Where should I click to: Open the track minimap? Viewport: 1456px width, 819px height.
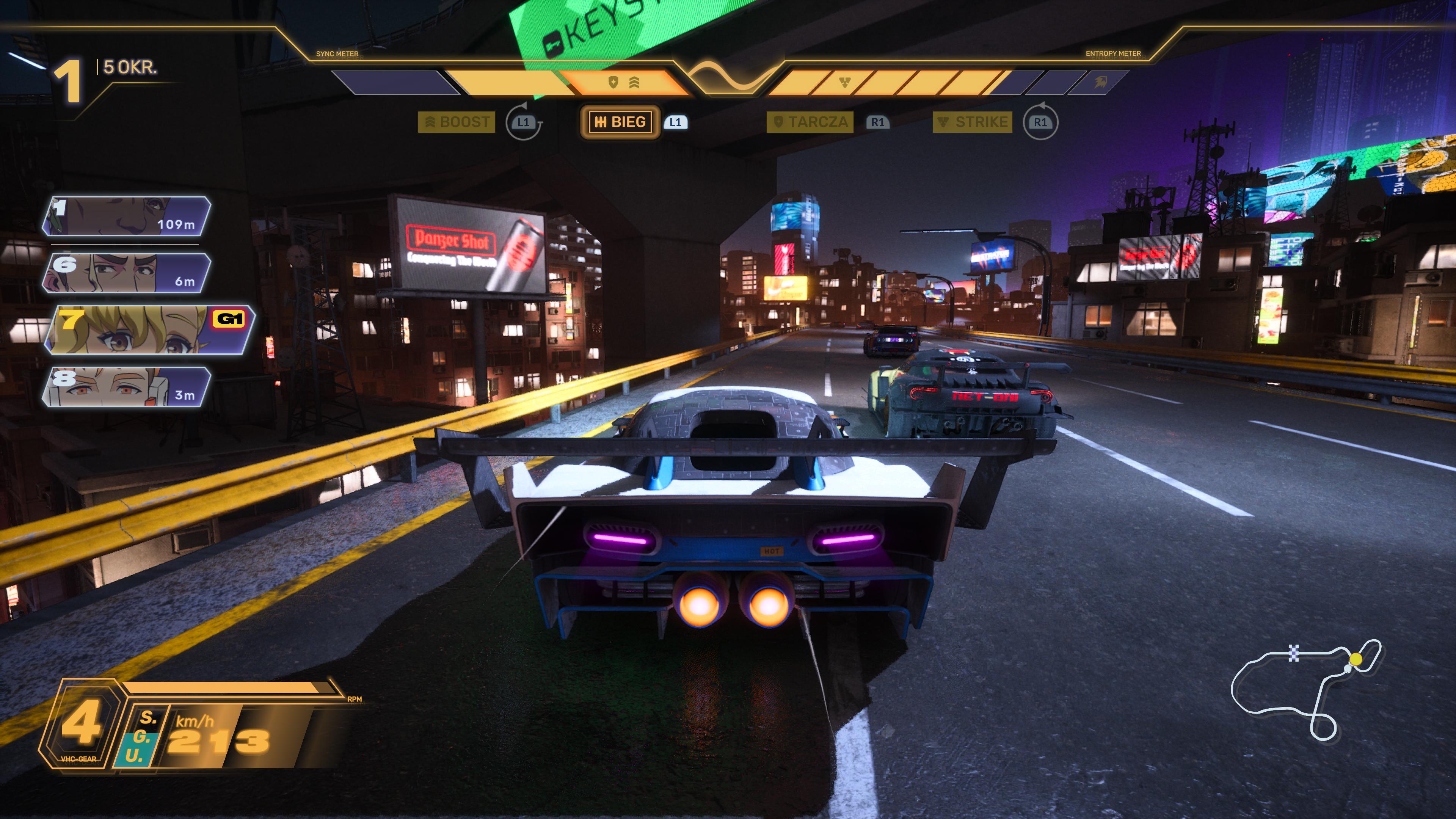(x=1305, y=690)
